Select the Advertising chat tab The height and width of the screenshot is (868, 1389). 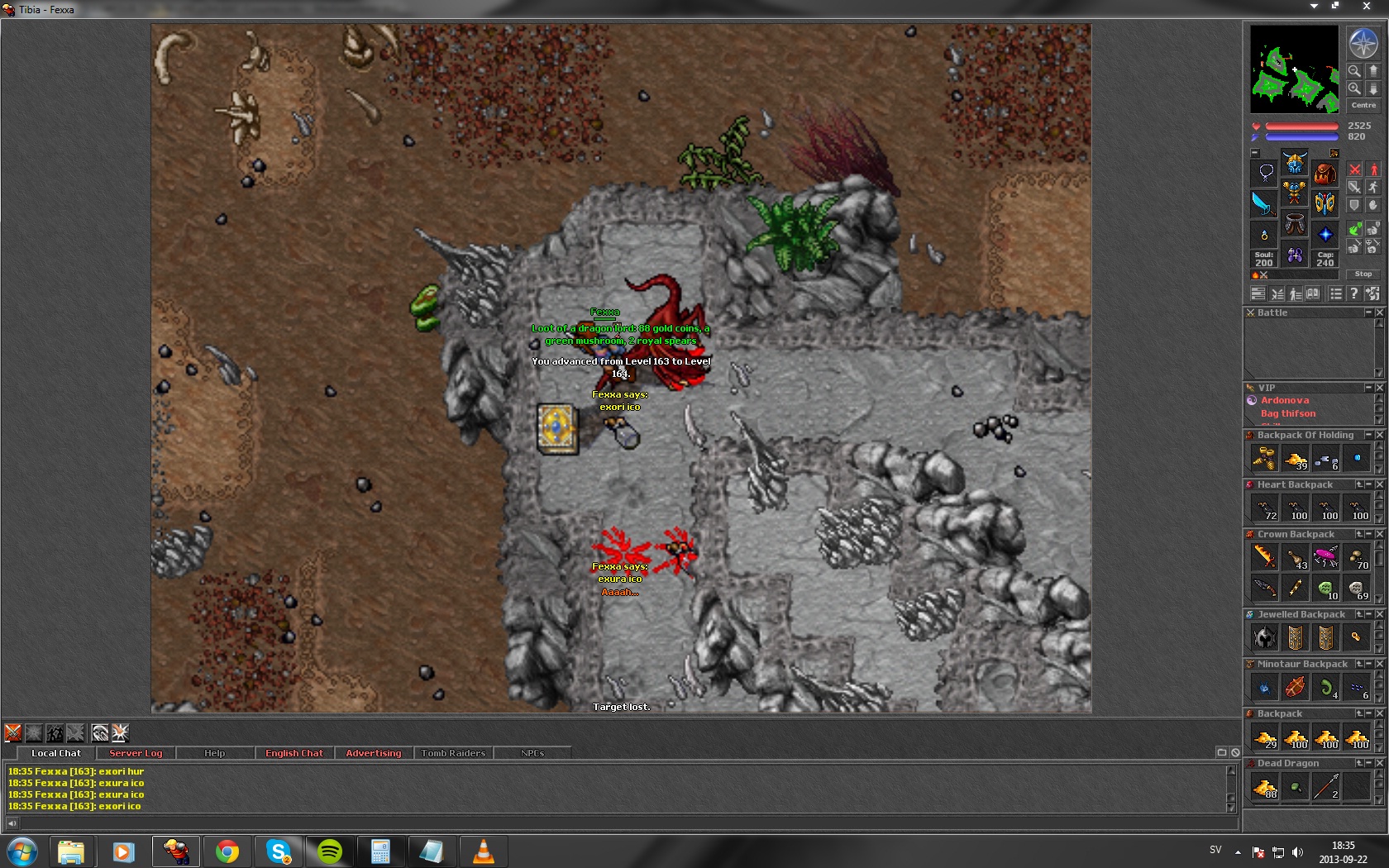(373, 753)
